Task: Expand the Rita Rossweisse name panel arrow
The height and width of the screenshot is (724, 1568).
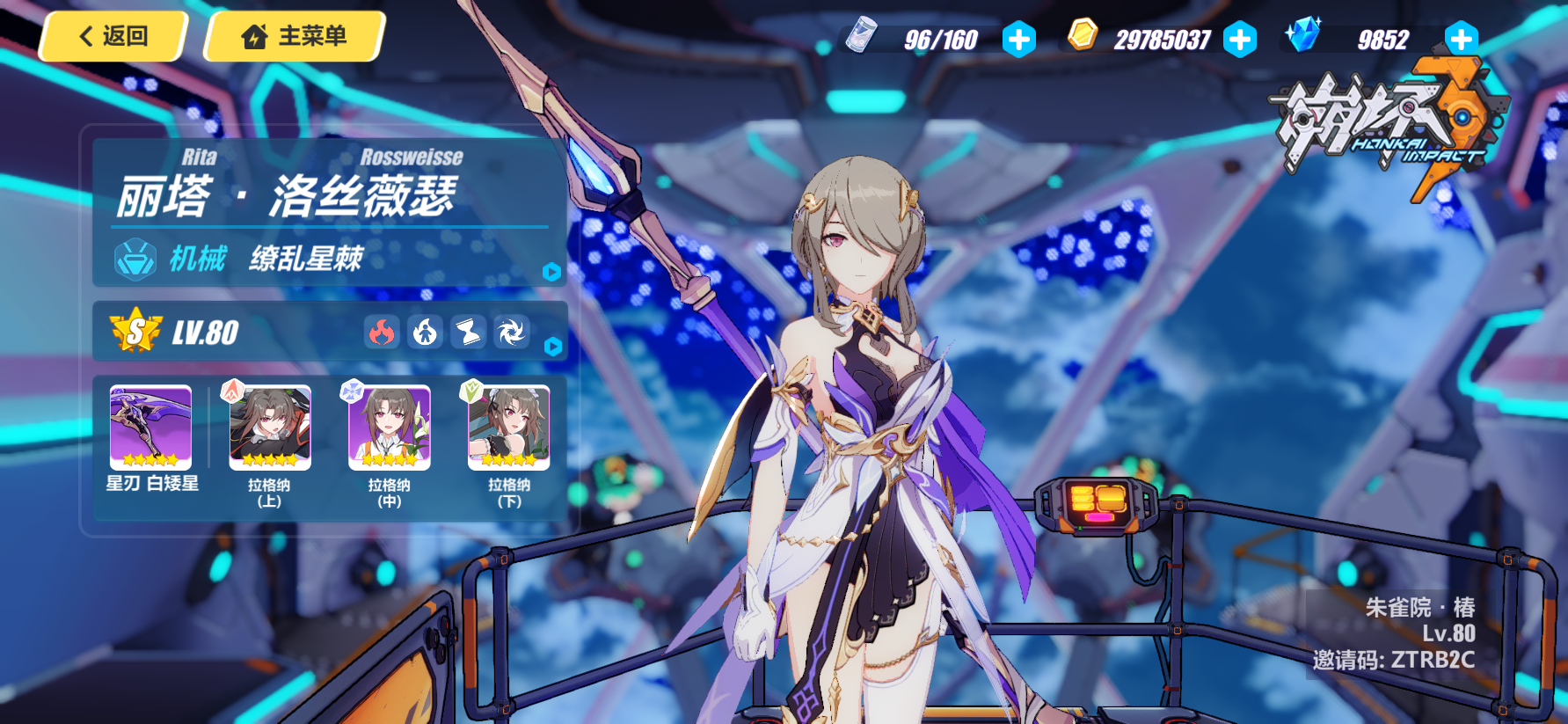Action: [551, 273]
